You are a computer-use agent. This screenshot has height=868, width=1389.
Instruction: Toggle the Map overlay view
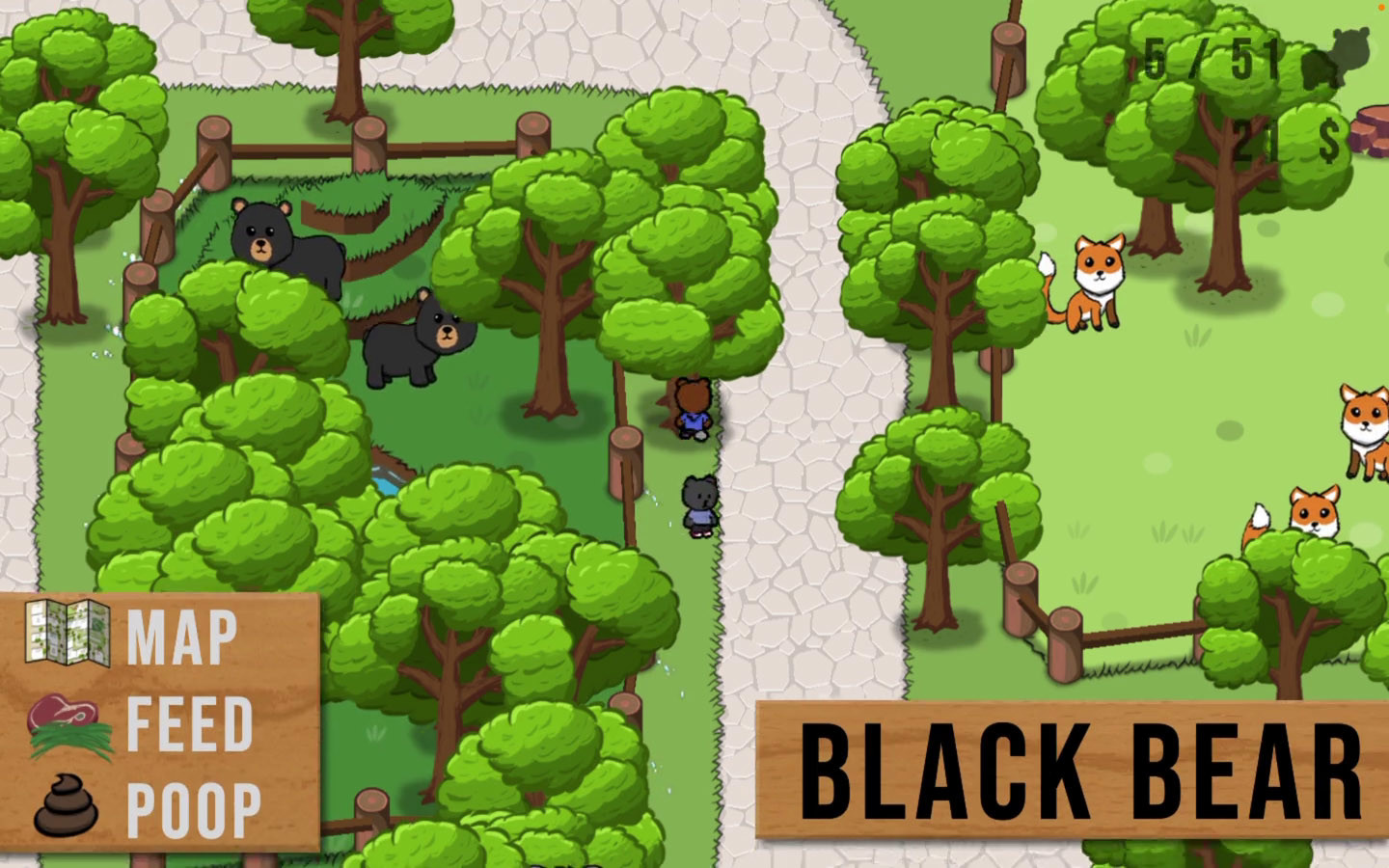click(x=183, y=635)
